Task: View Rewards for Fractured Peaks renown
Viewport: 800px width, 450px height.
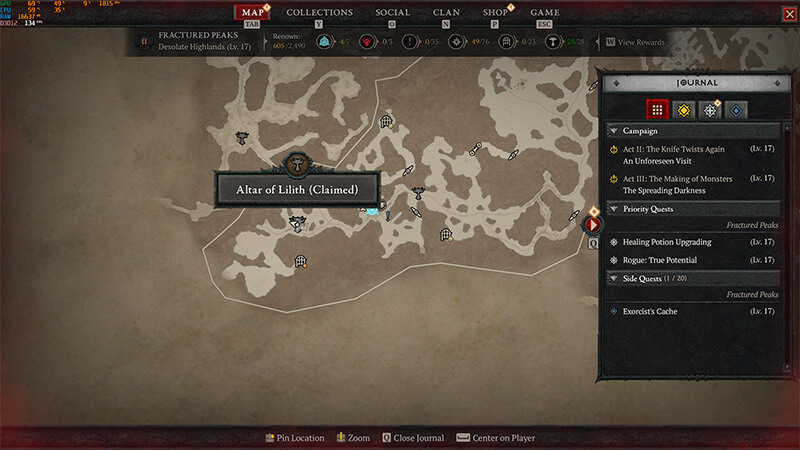Action: [x=635, y=42]
